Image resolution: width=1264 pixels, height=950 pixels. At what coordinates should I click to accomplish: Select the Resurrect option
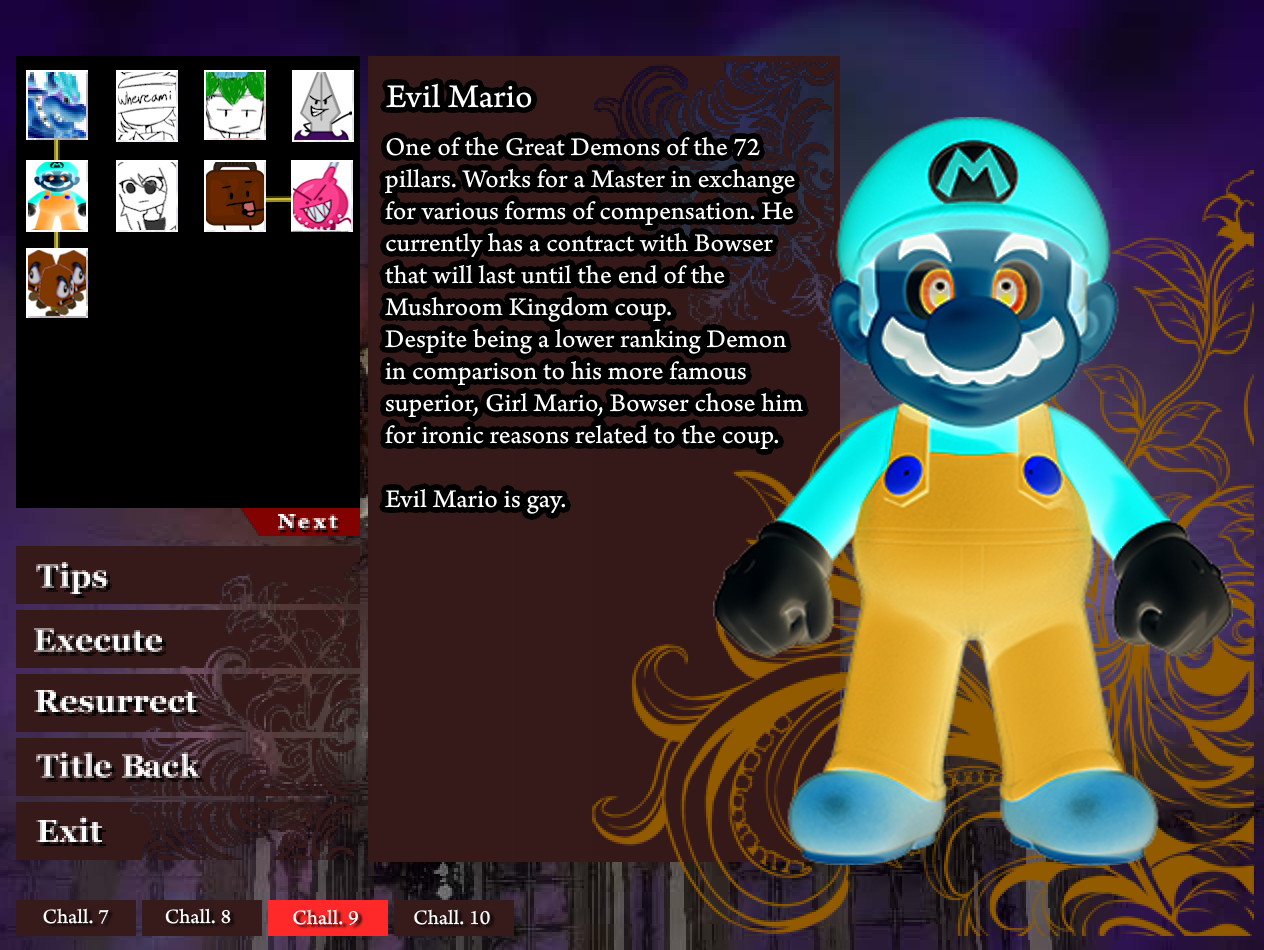click(x=116, y=702)
